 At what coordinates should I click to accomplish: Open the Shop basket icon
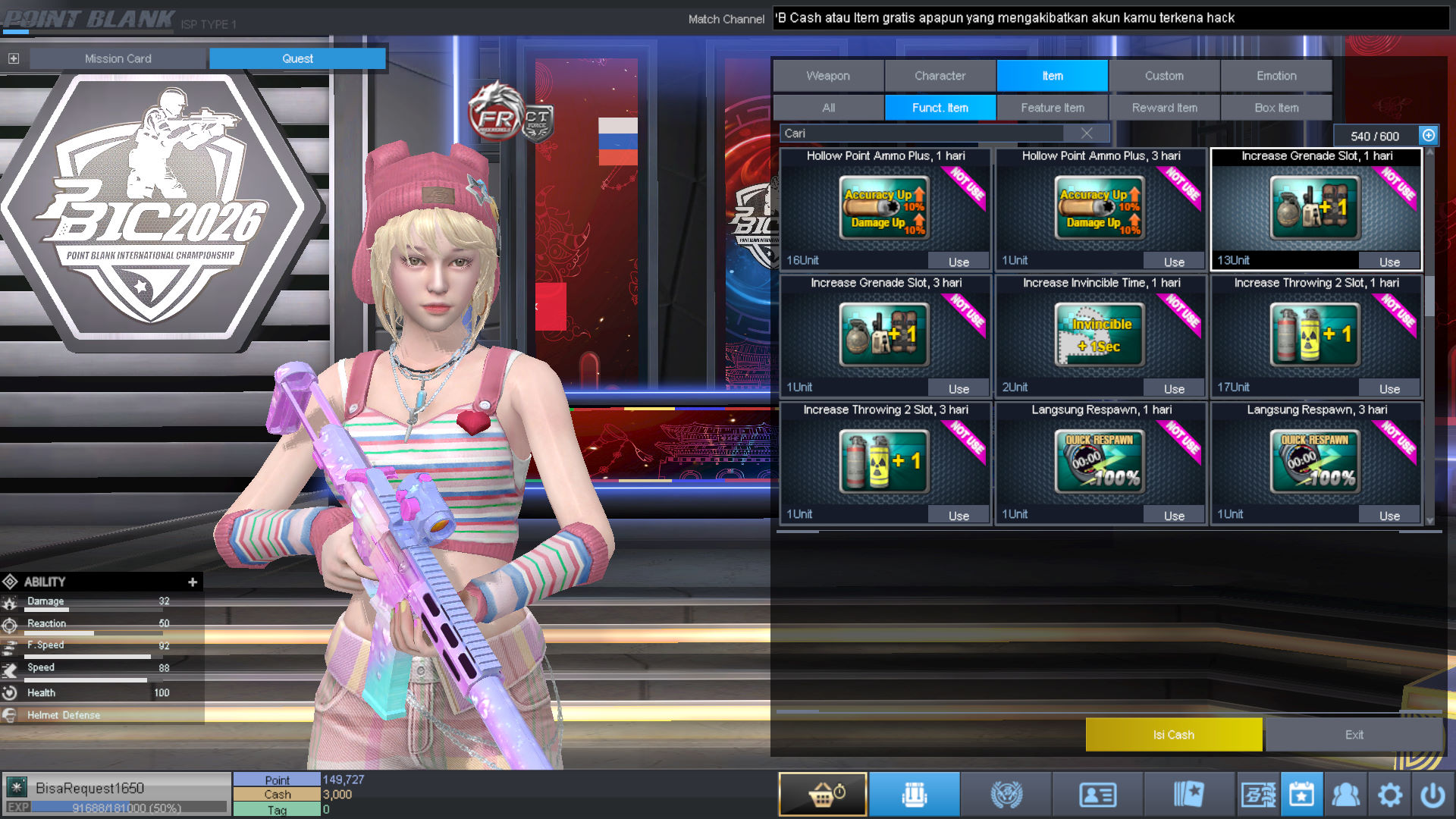(x=822, y=794)
